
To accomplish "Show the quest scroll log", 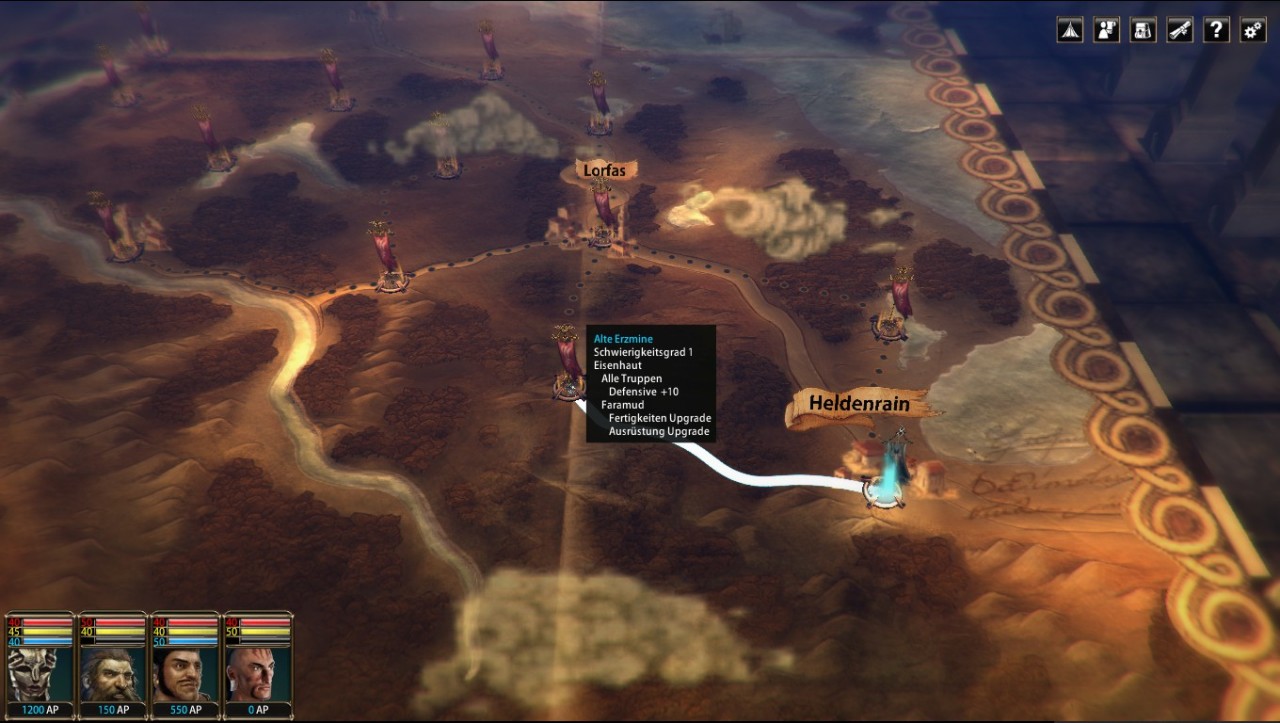I will pyautogui.click(x=1180, y=30).
